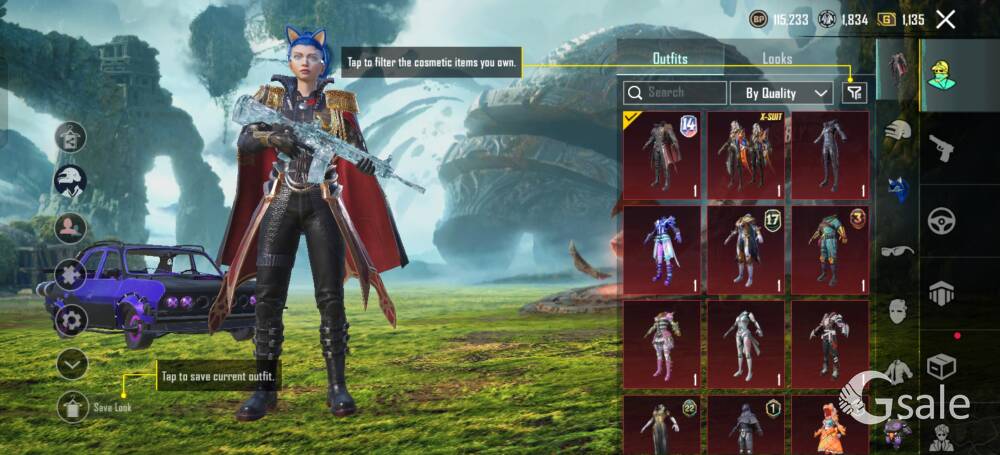Open the helmet category
This screenshot has height=455, width=1000.
(x=898, y=129)
